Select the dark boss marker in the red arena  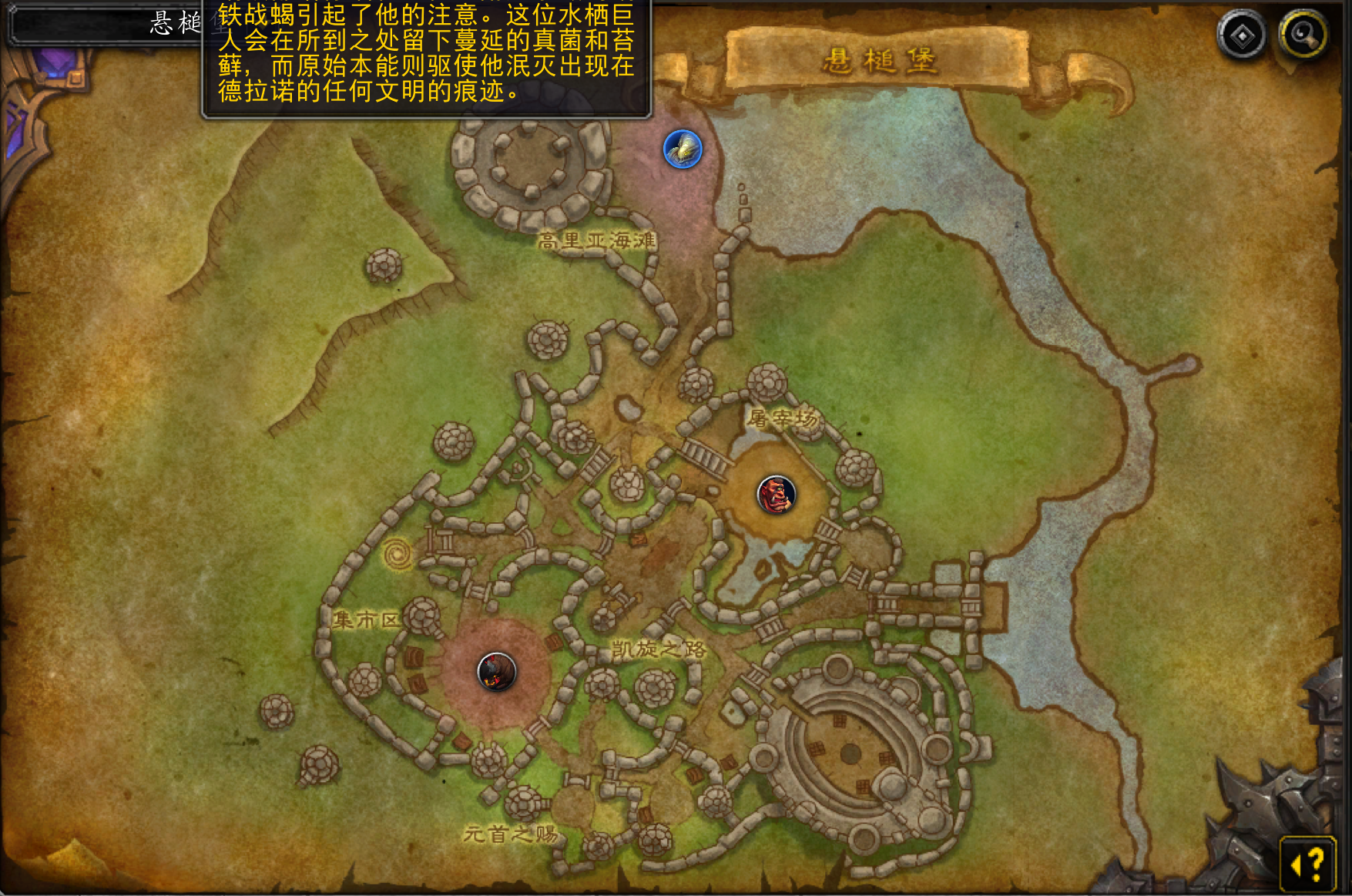497,671
